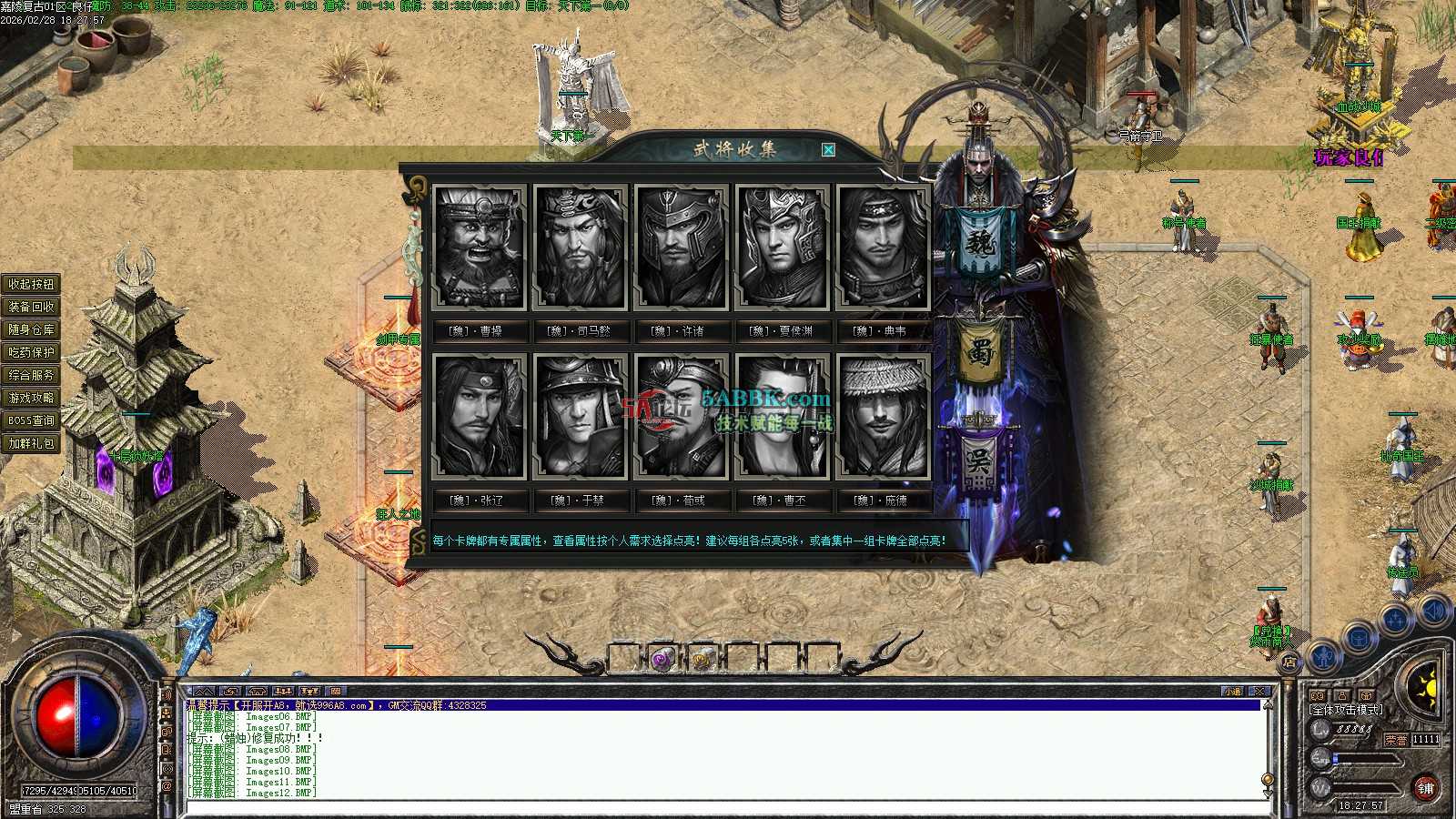Choose the 庞德 straw-hat portrait card
Viewport: 1456px width, 819px height.
coord(882,417)
